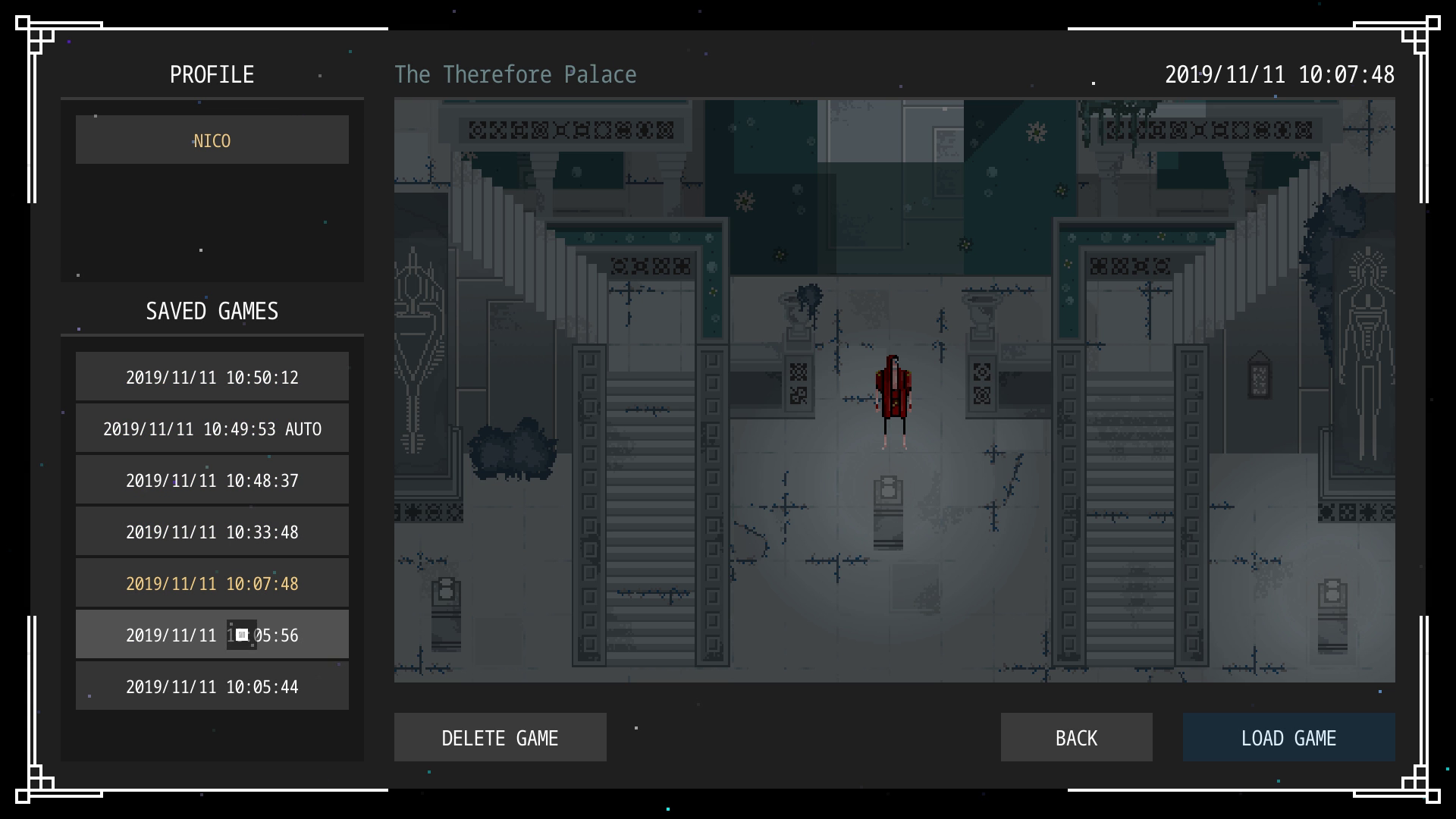Select the 10:49:53 AUTO save

coord(212,428)
